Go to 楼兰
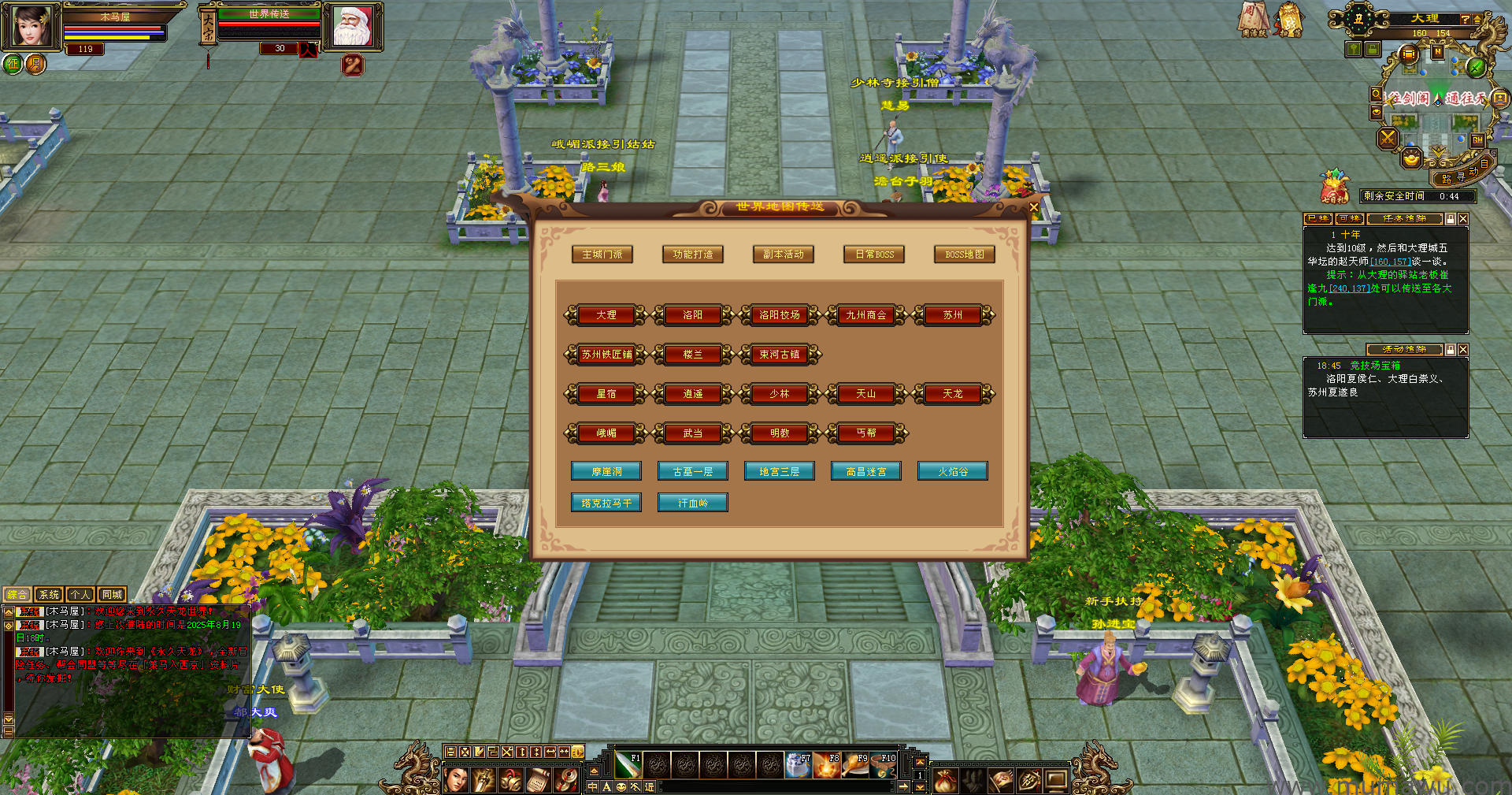This screenshot has width=1512, height=795. tap(693, 355)
